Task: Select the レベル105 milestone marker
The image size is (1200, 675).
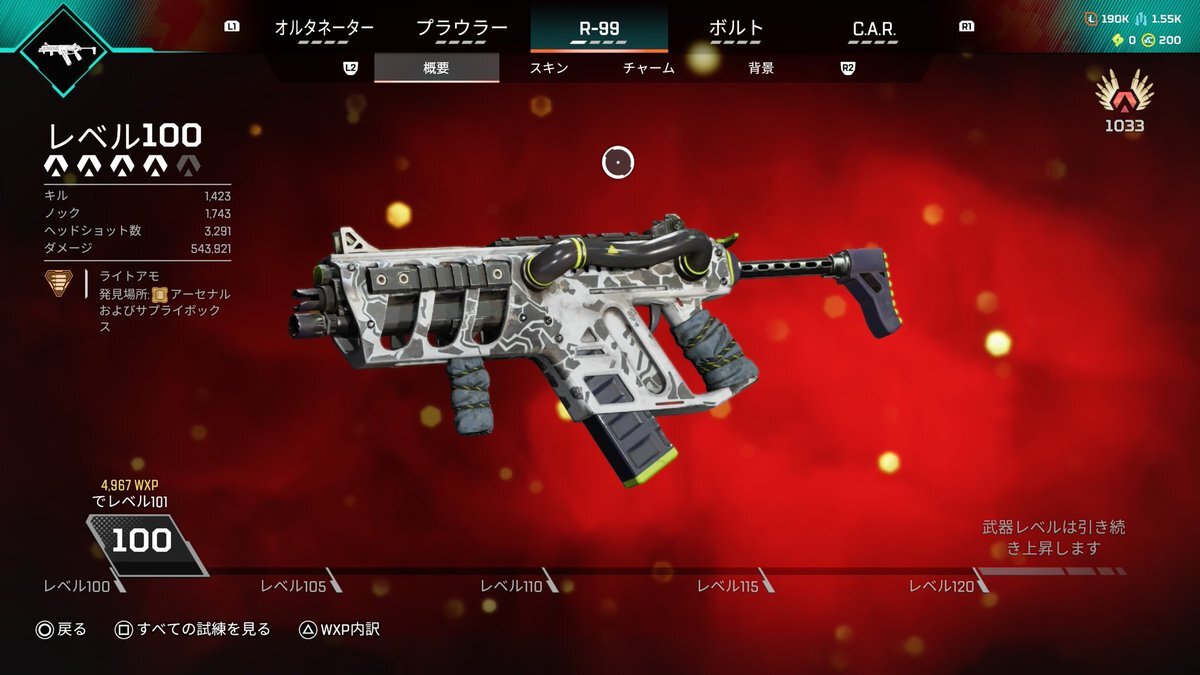Action: pos(294,586)
